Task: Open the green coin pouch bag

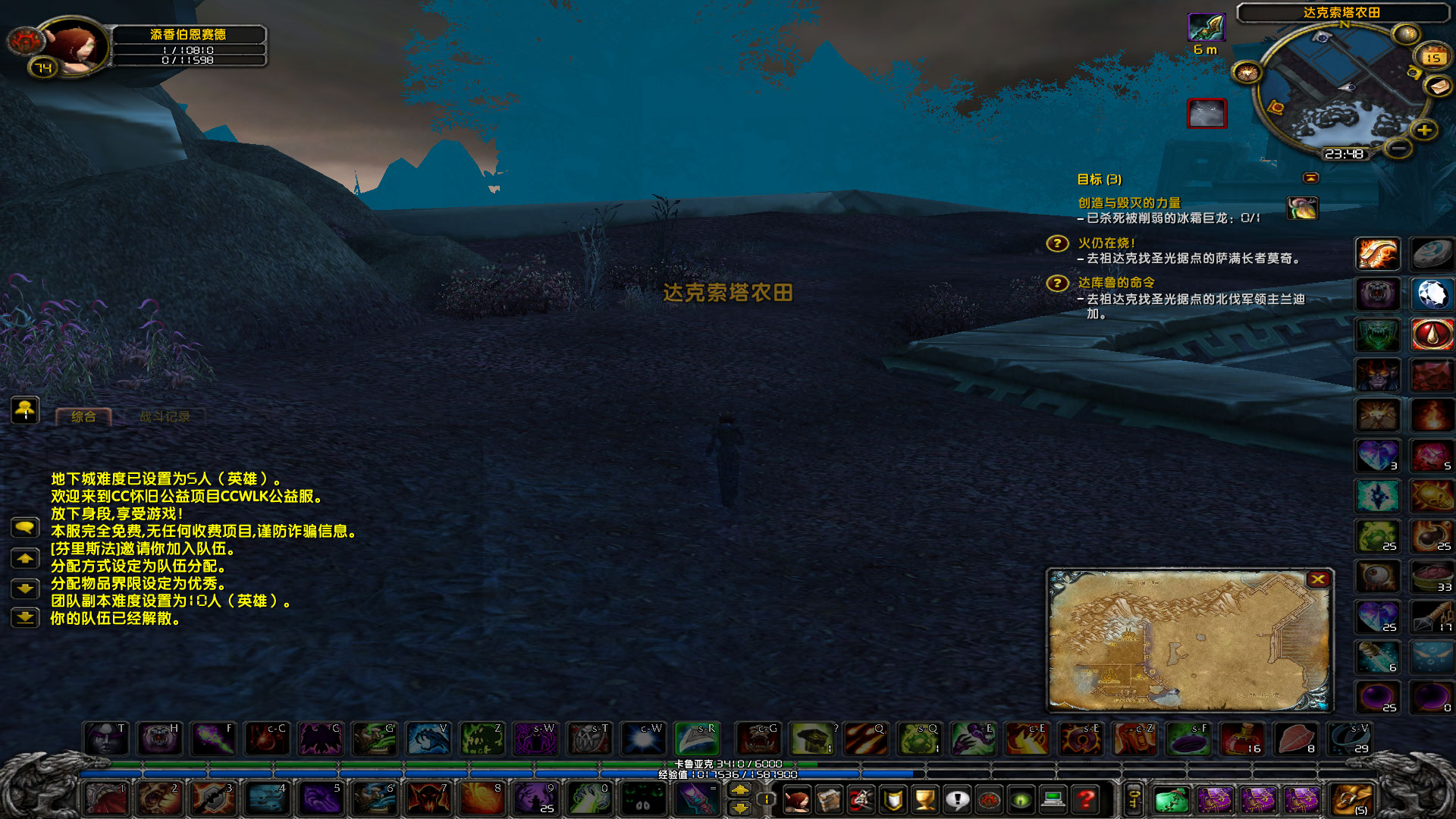Action: click(x=1172, y=799)
